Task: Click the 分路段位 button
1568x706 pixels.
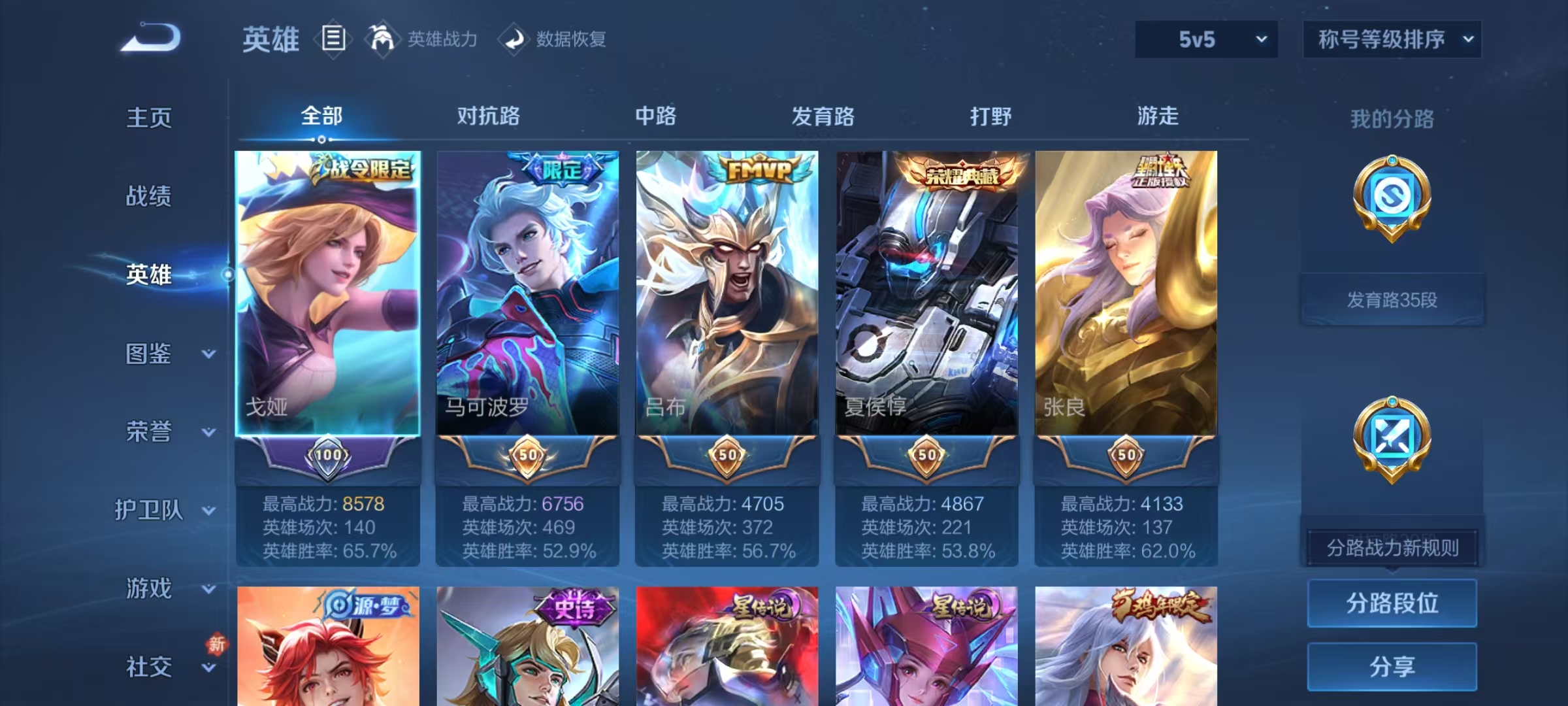Action: pos(1392,603)
